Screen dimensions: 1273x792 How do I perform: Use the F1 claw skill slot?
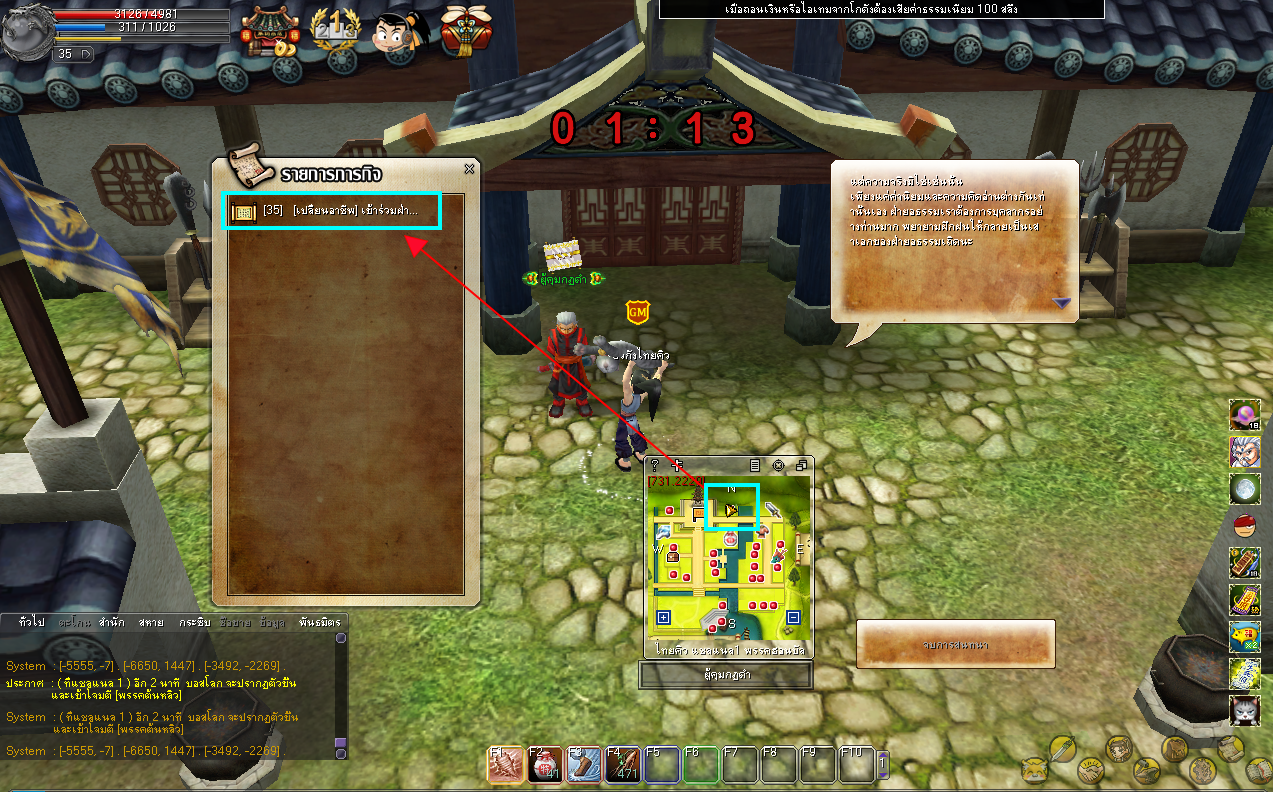(505, 765)
